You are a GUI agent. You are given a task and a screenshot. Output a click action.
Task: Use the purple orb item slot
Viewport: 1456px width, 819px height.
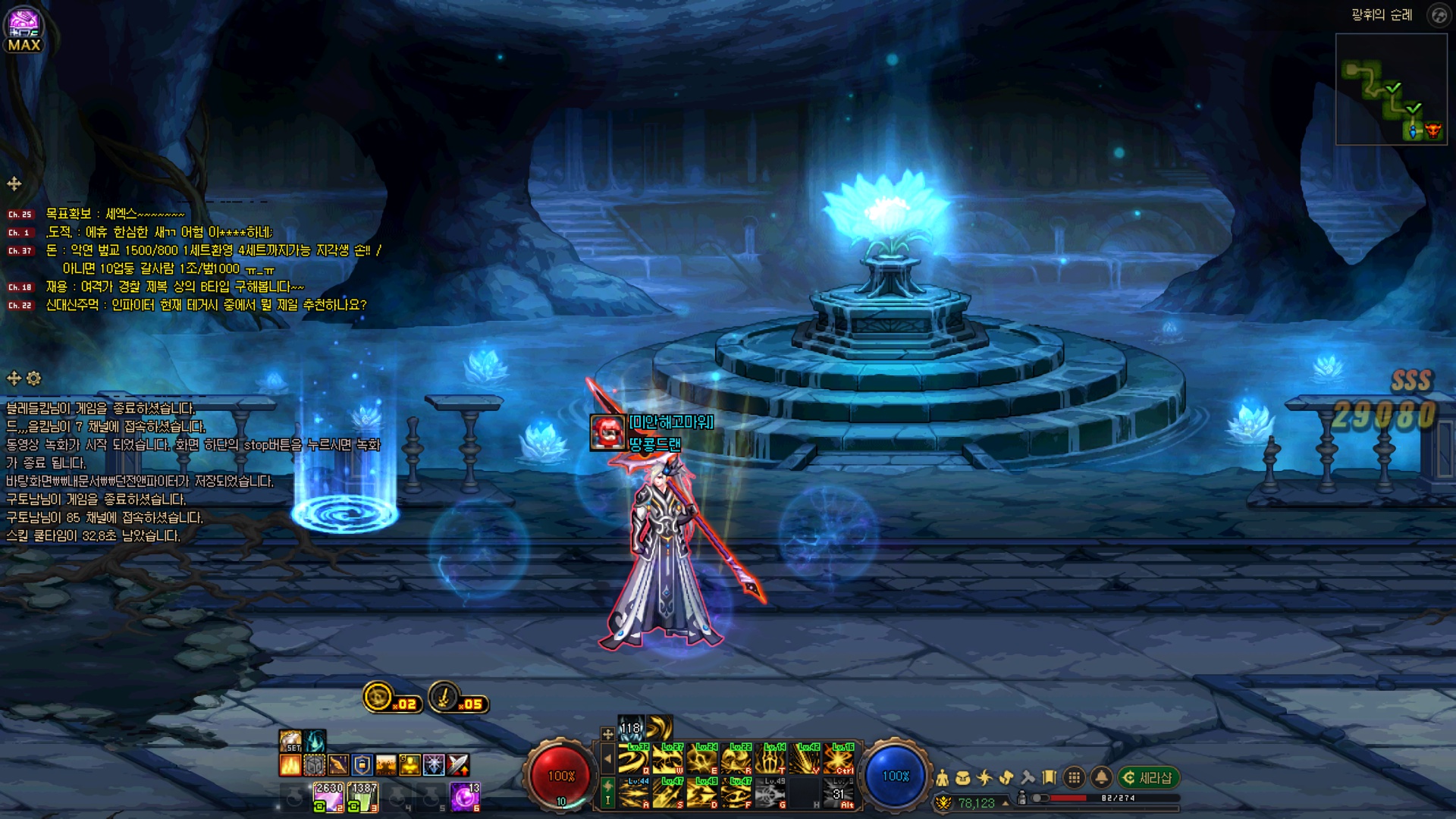pos(465,797)
